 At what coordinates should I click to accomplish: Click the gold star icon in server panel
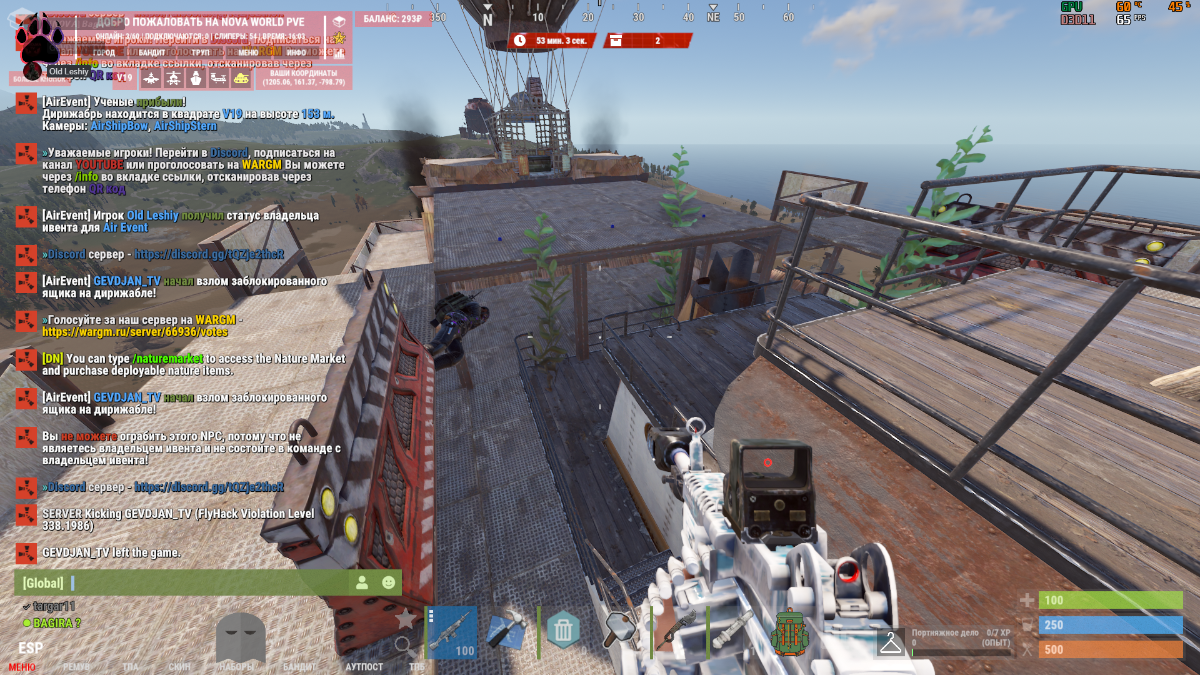pyautogui.click(x=338, y=38)
